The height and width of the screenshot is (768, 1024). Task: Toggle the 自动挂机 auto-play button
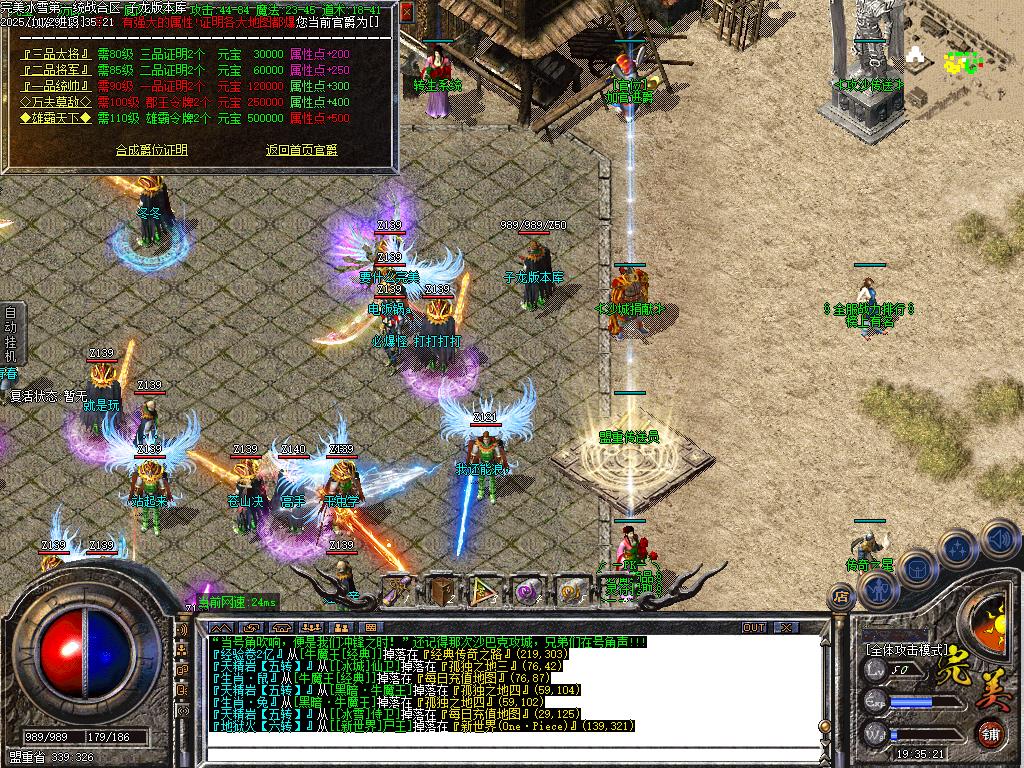pos(11,334)
